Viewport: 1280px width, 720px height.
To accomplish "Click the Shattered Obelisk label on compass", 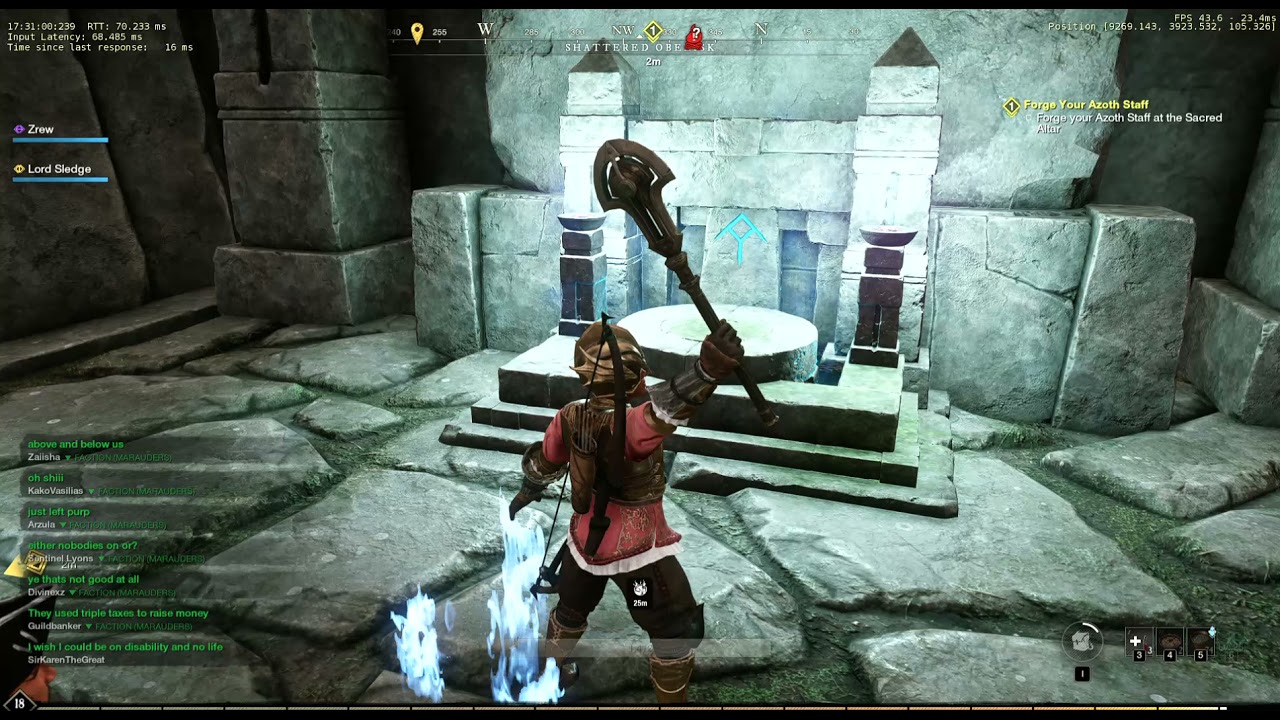I will click(640, 46).
